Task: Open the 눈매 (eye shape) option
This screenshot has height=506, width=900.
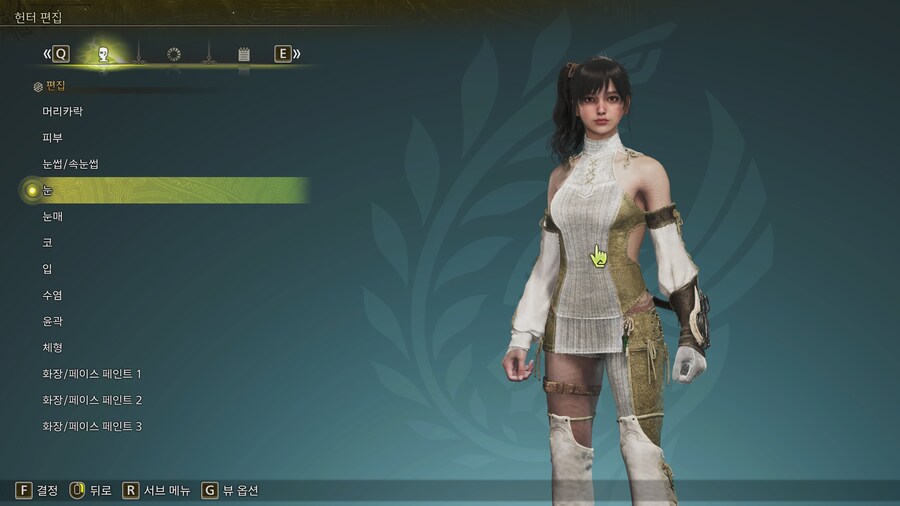Action: [52, 216]
